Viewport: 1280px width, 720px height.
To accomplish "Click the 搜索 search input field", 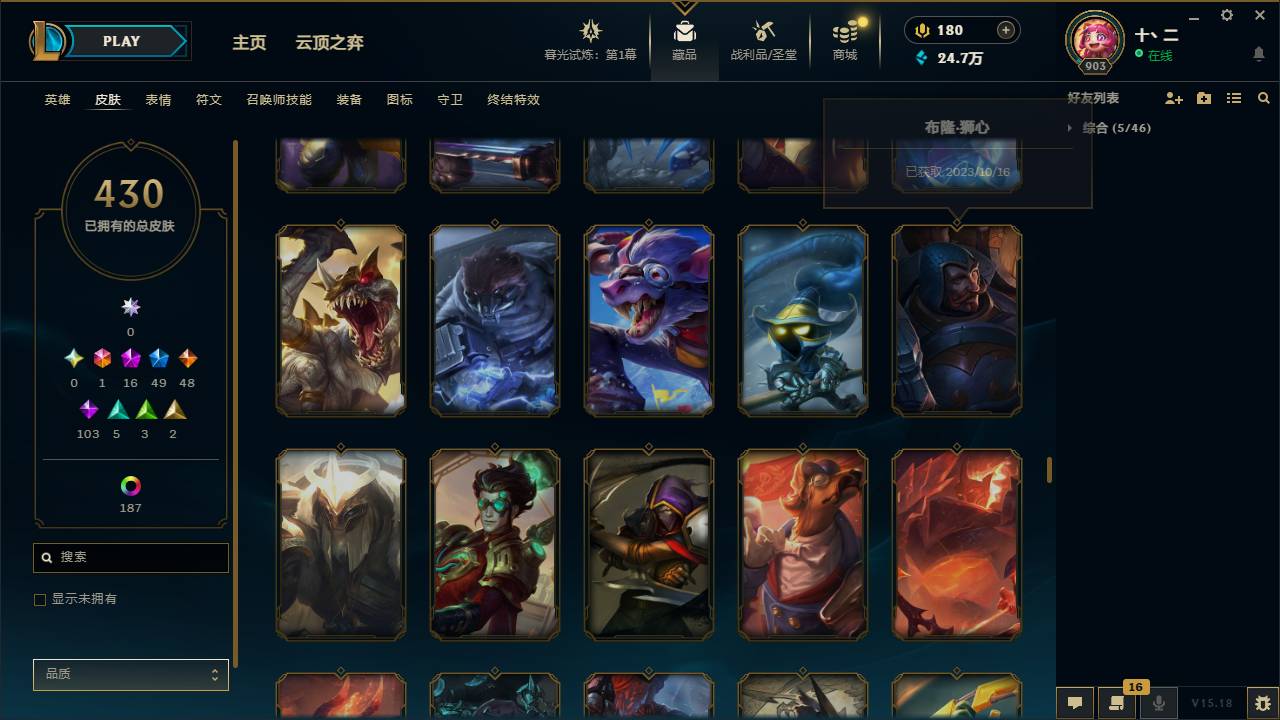I will tap(130, 557).
